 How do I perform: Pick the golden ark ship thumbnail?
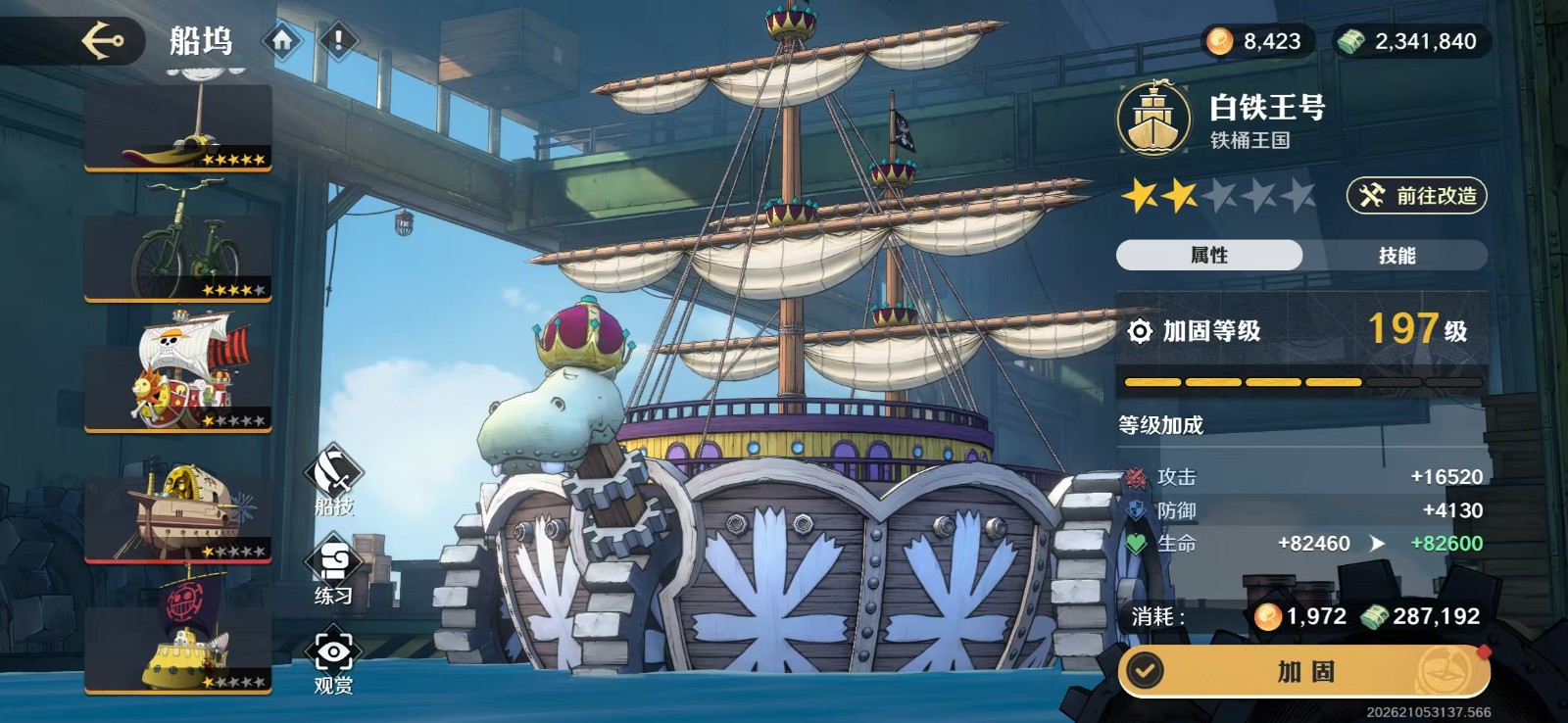pos(178,507)
